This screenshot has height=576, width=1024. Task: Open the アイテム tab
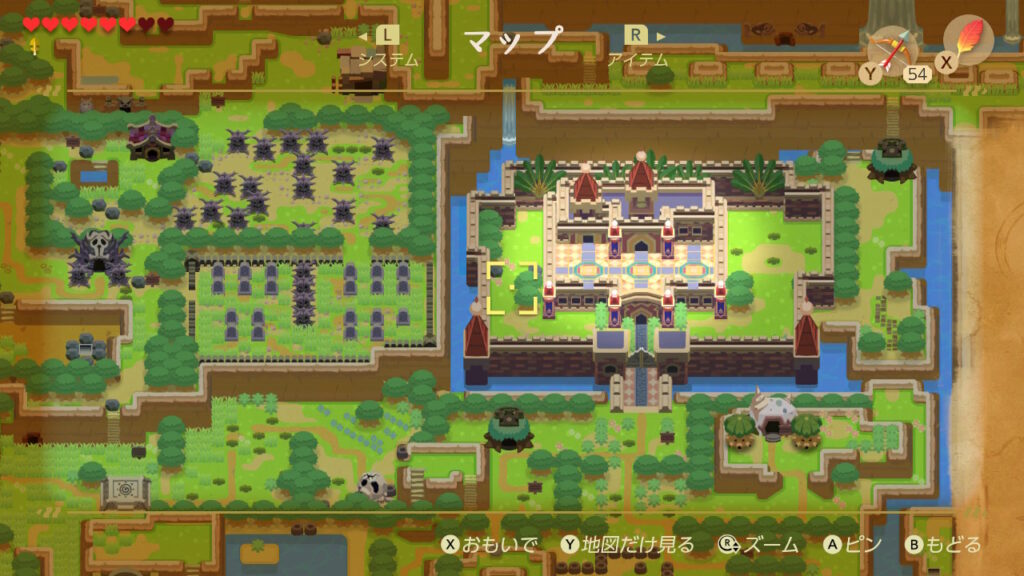tap(636, 58)
